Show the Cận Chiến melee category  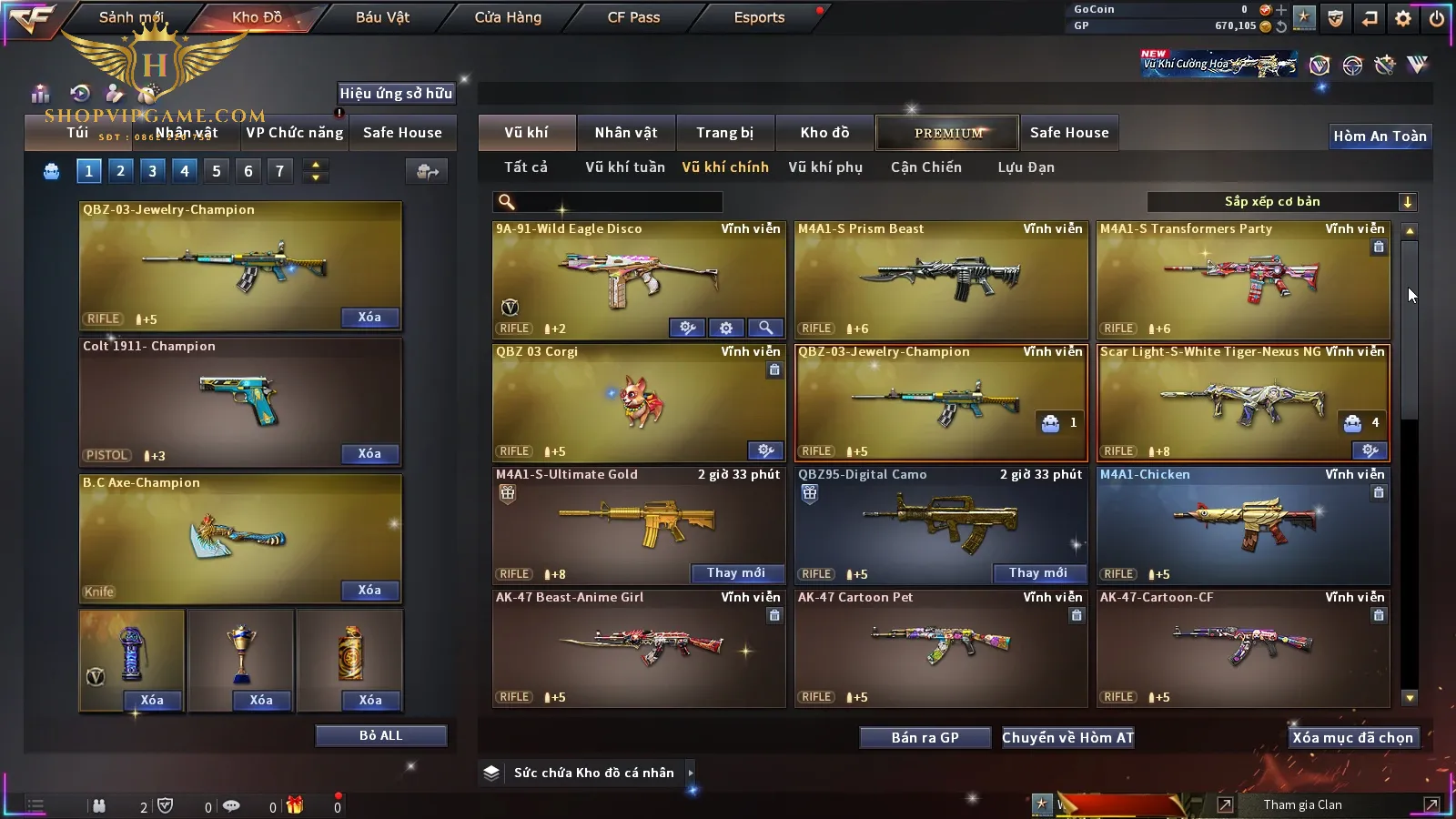point(925,167)
